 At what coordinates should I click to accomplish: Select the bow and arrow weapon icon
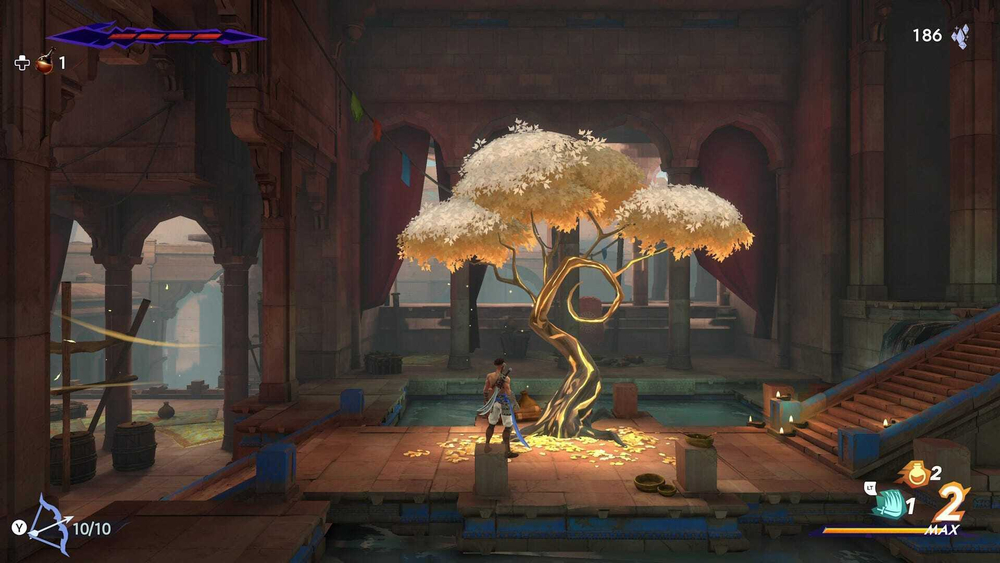click(47, 524)
